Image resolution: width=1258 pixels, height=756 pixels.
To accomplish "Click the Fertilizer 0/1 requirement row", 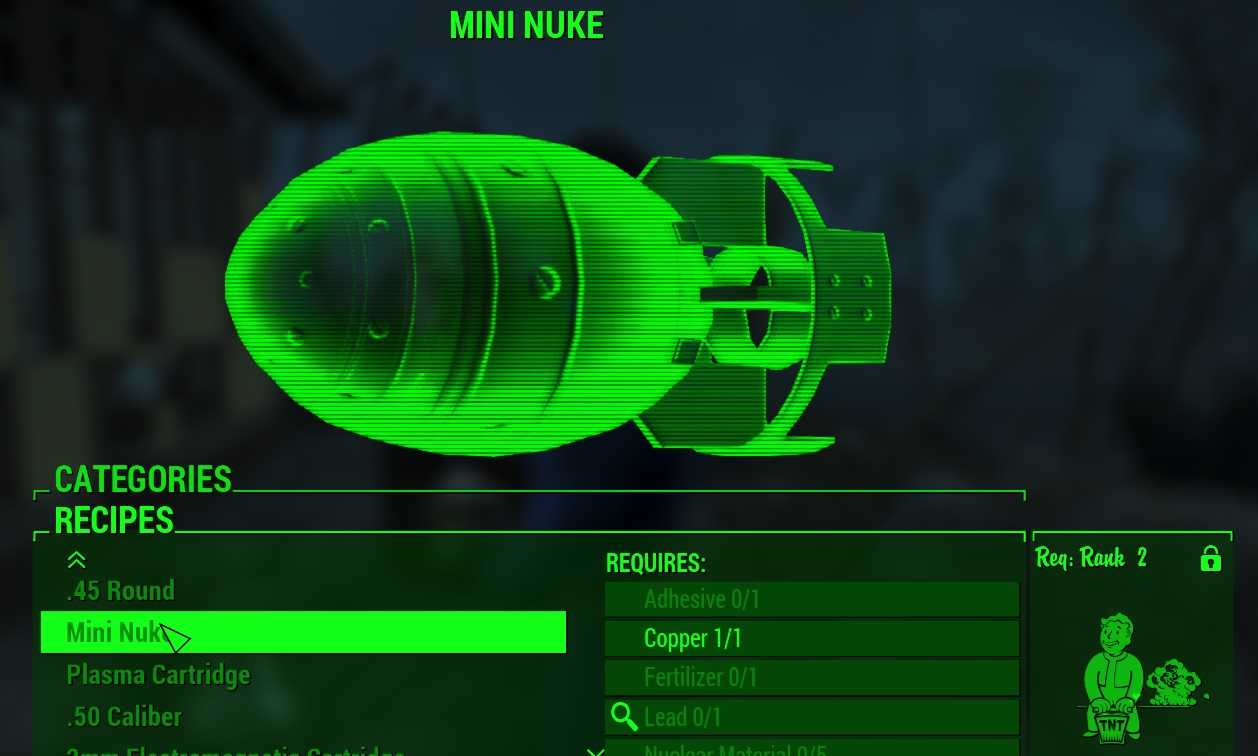I will (811, 677).
